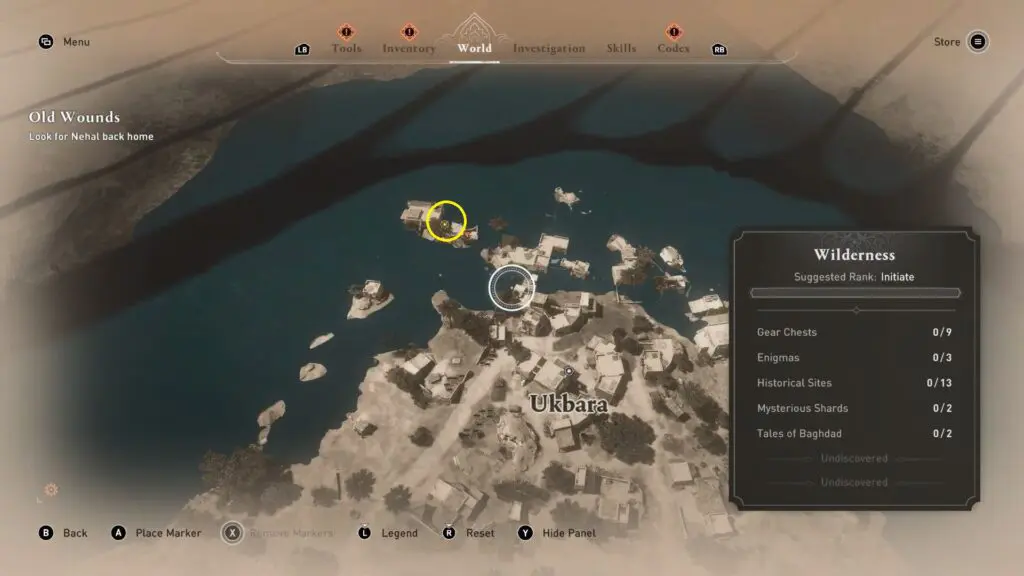Show the map Legend
Image resolution: width=1024 pixels, height=576 pixels.
(x=388, y=533)
